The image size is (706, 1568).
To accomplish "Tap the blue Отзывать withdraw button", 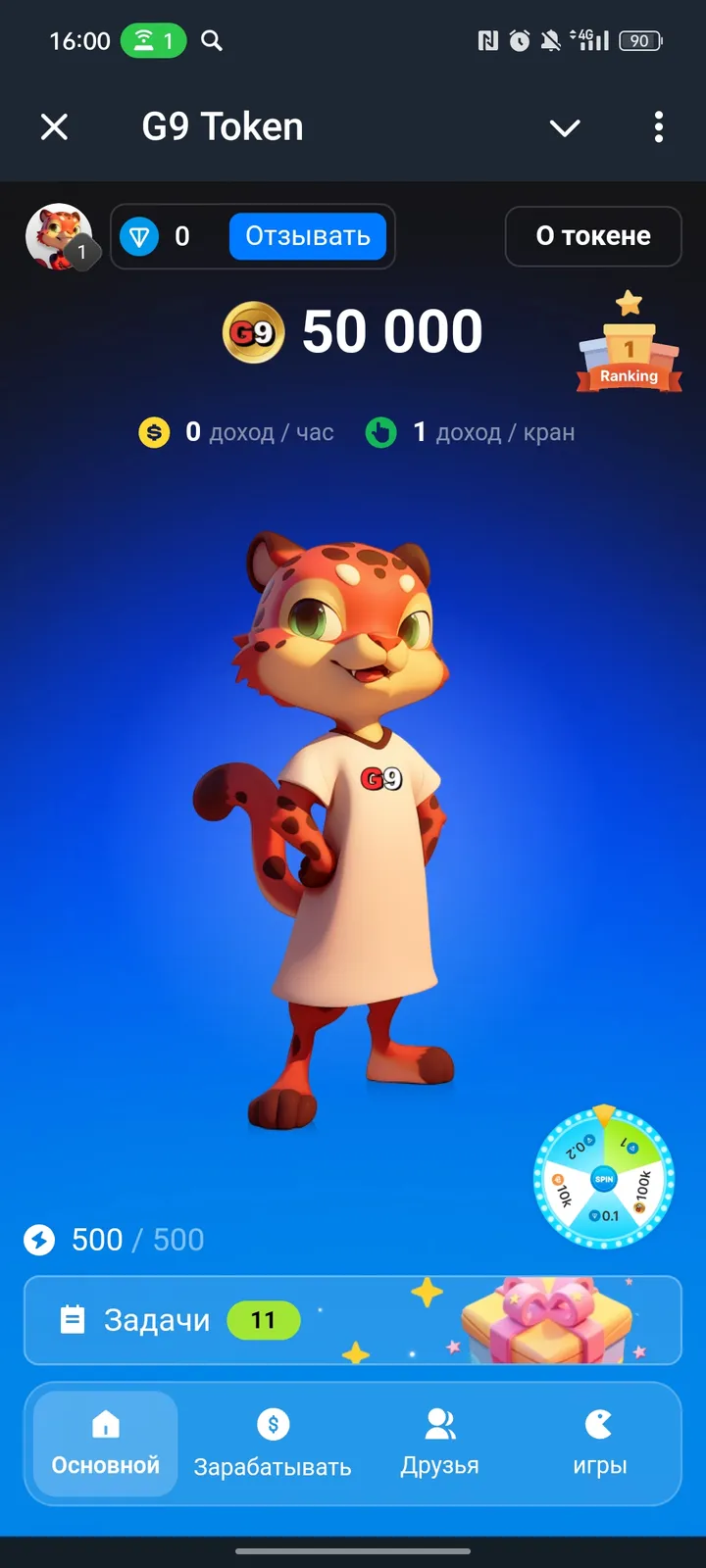I will tap(307, 236).
